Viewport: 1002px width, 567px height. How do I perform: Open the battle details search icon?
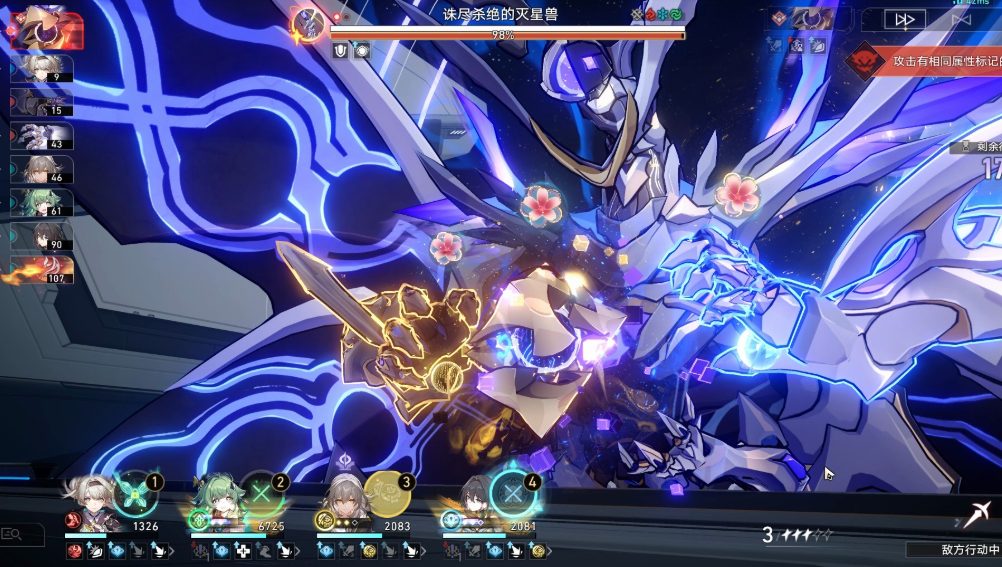(x=12, y=535)
